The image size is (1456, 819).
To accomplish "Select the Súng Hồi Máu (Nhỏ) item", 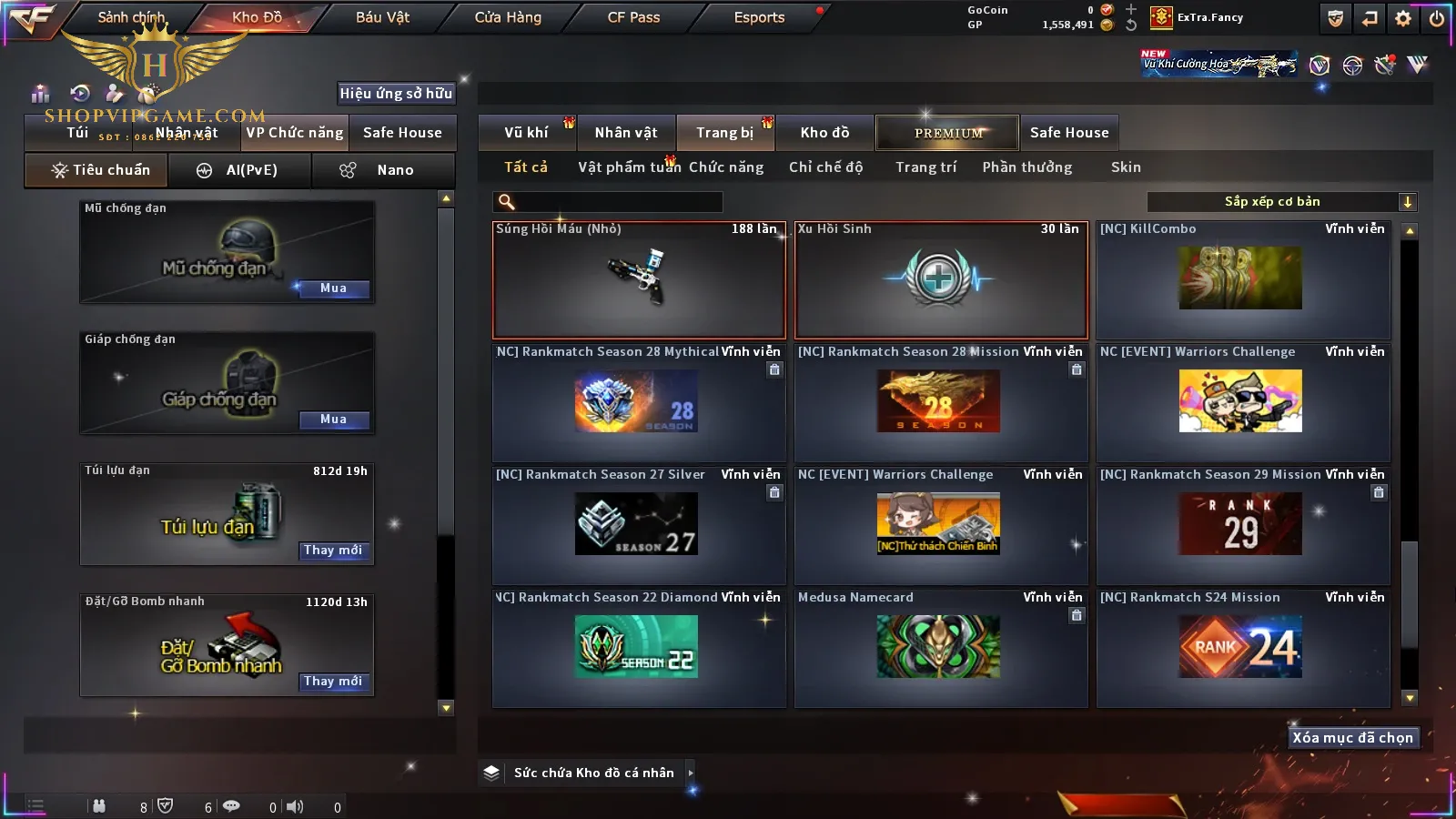I will click(639, 280).
